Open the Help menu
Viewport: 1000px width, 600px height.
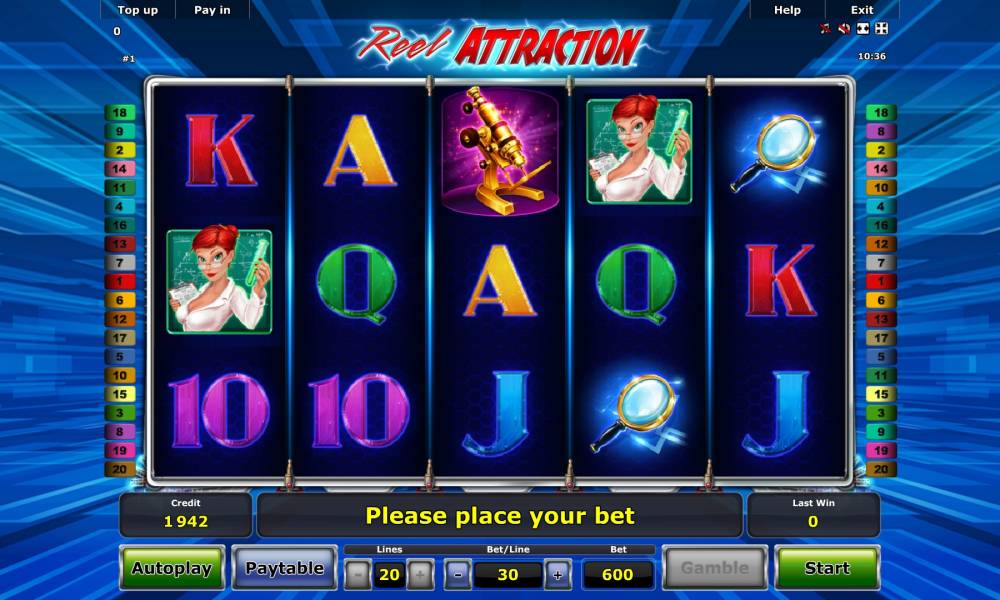point(787,10)
